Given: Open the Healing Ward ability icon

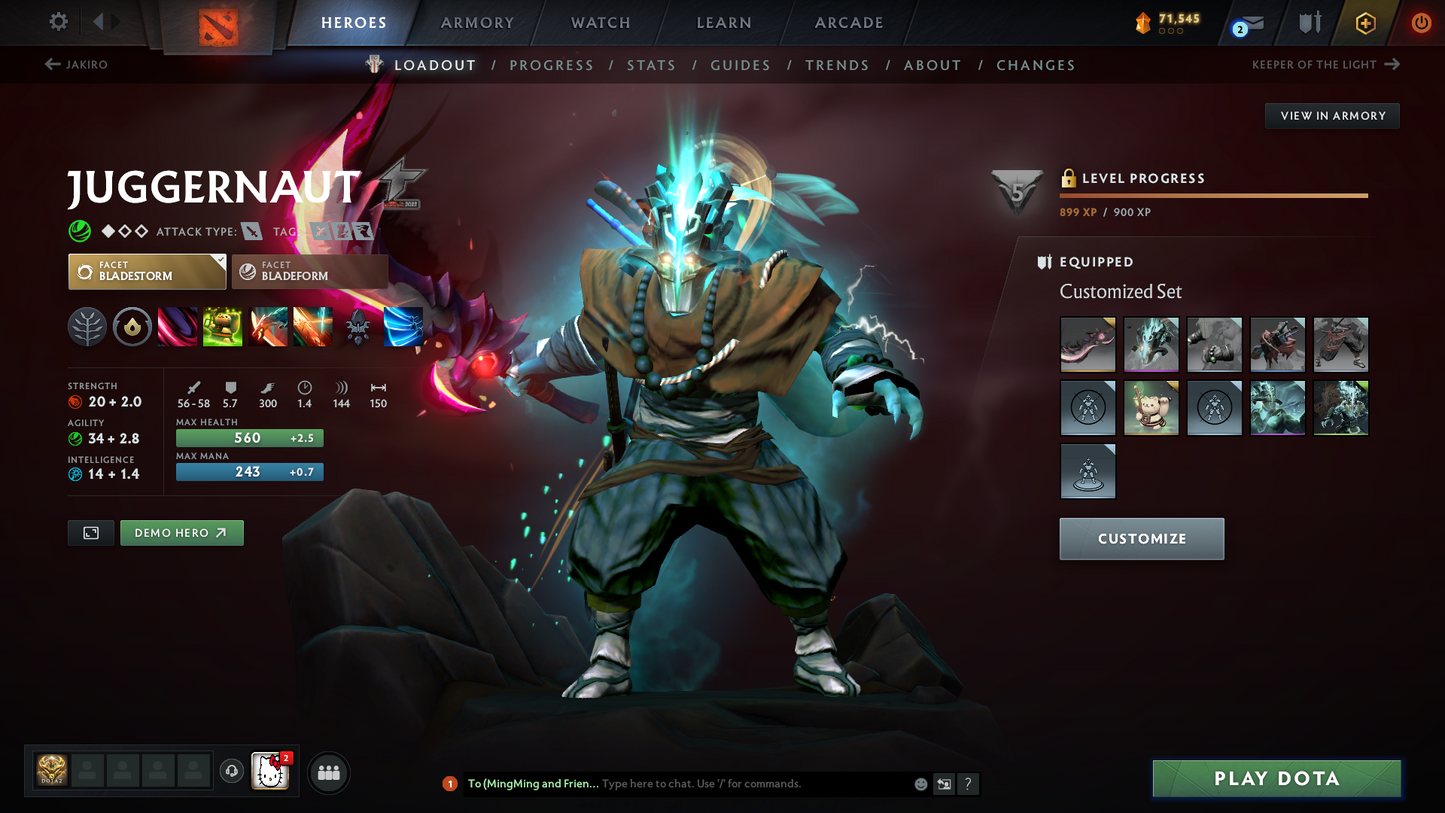Looking at the screenshot, I should coord(223,327).
